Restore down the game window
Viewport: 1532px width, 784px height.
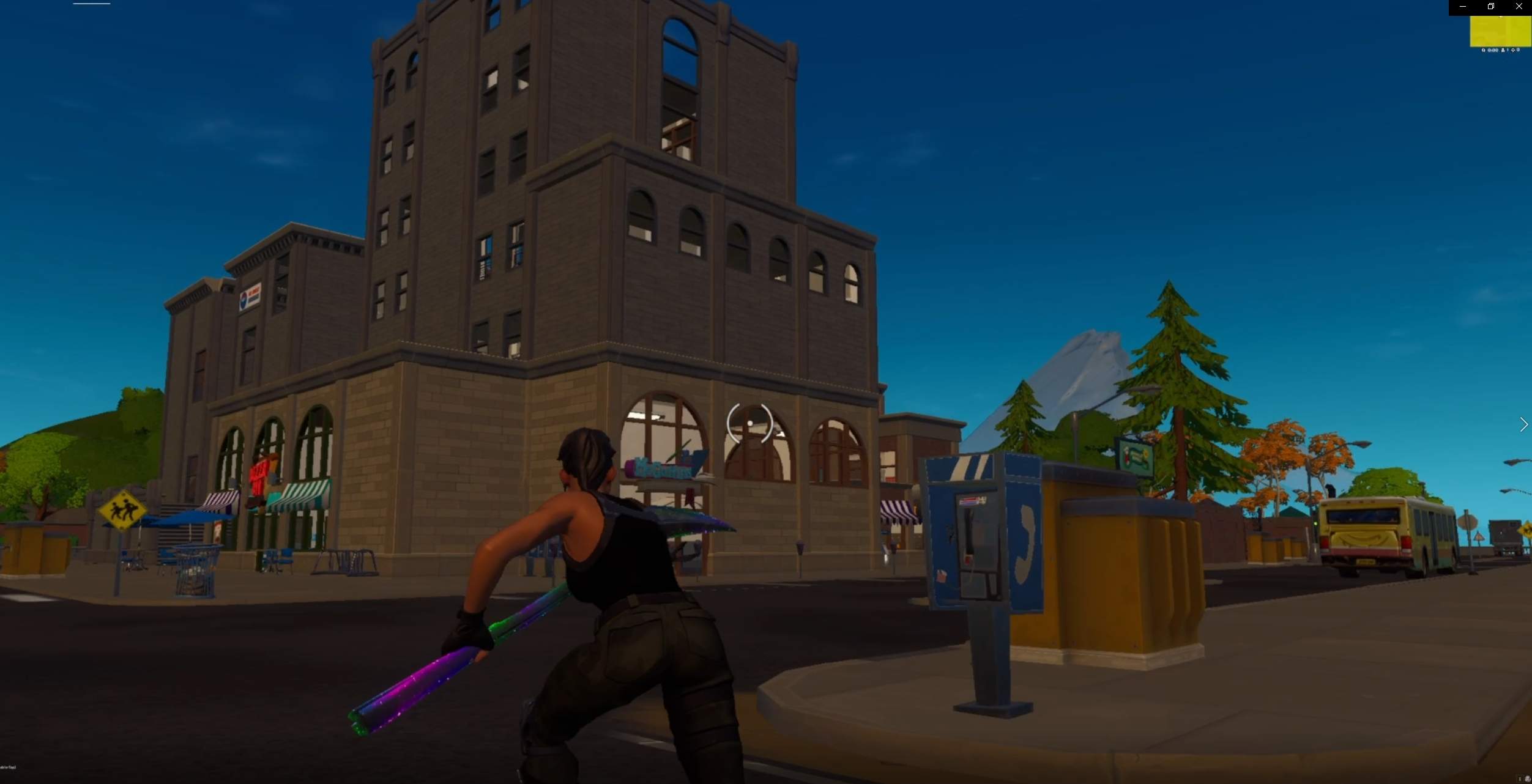(x=1490, y=7)
